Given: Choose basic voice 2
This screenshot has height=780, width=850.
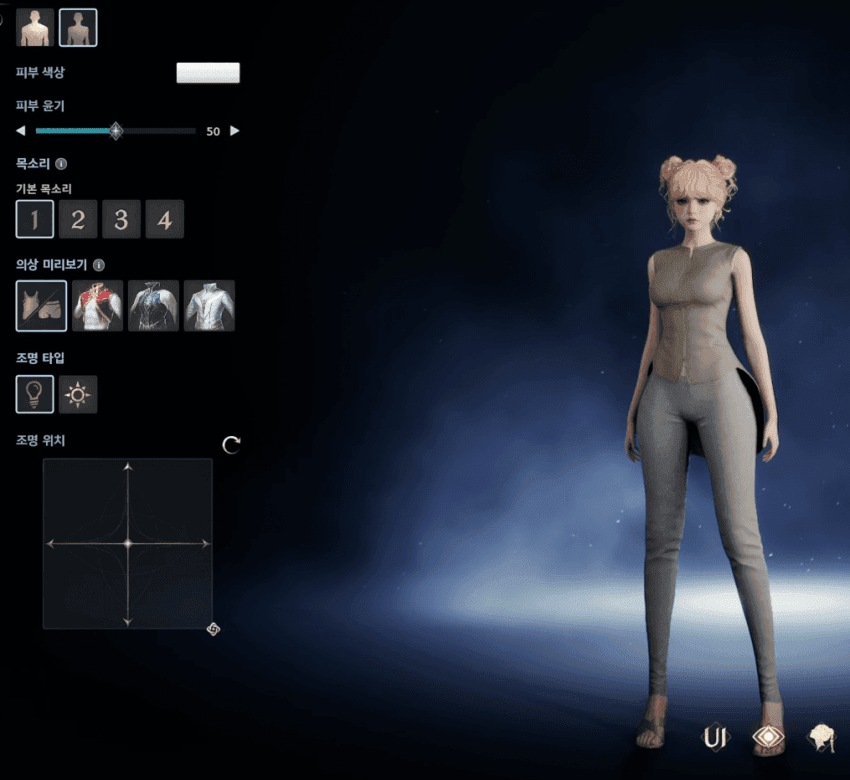Looking at the screenshot, I should tap(78, 219).
